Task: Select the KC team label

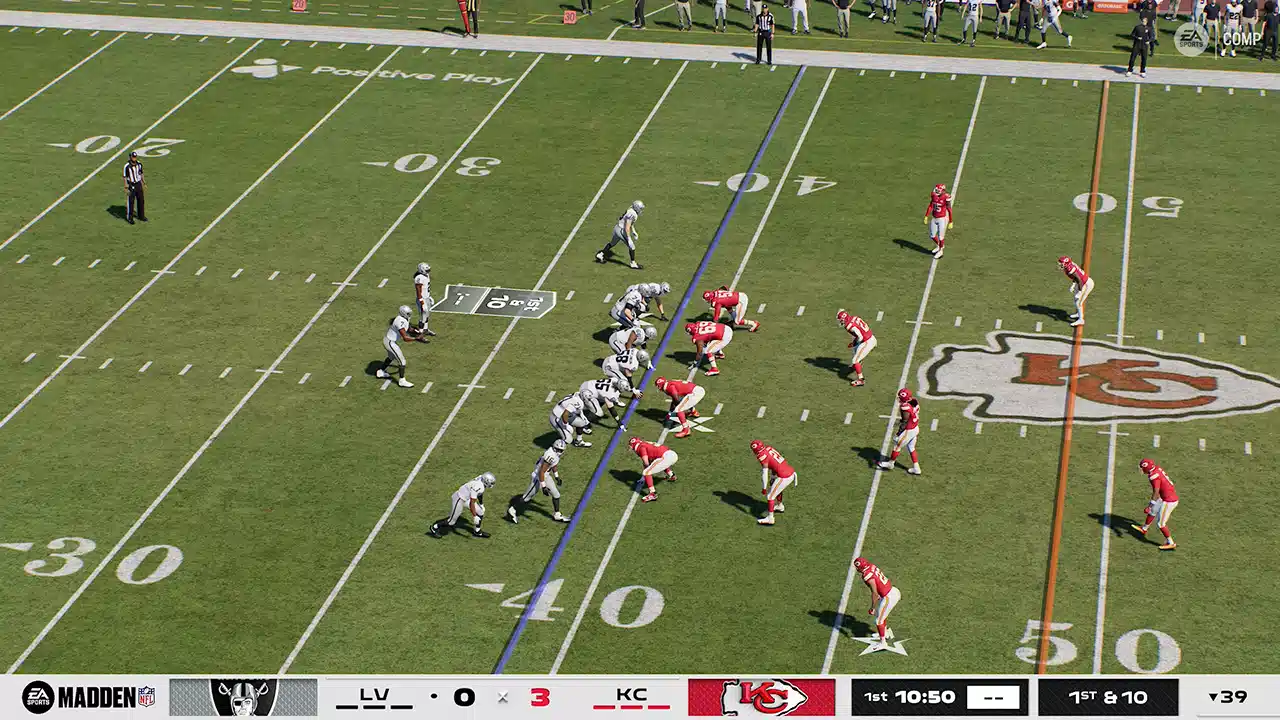Action: pyautogui.click(x=630, y=694)
